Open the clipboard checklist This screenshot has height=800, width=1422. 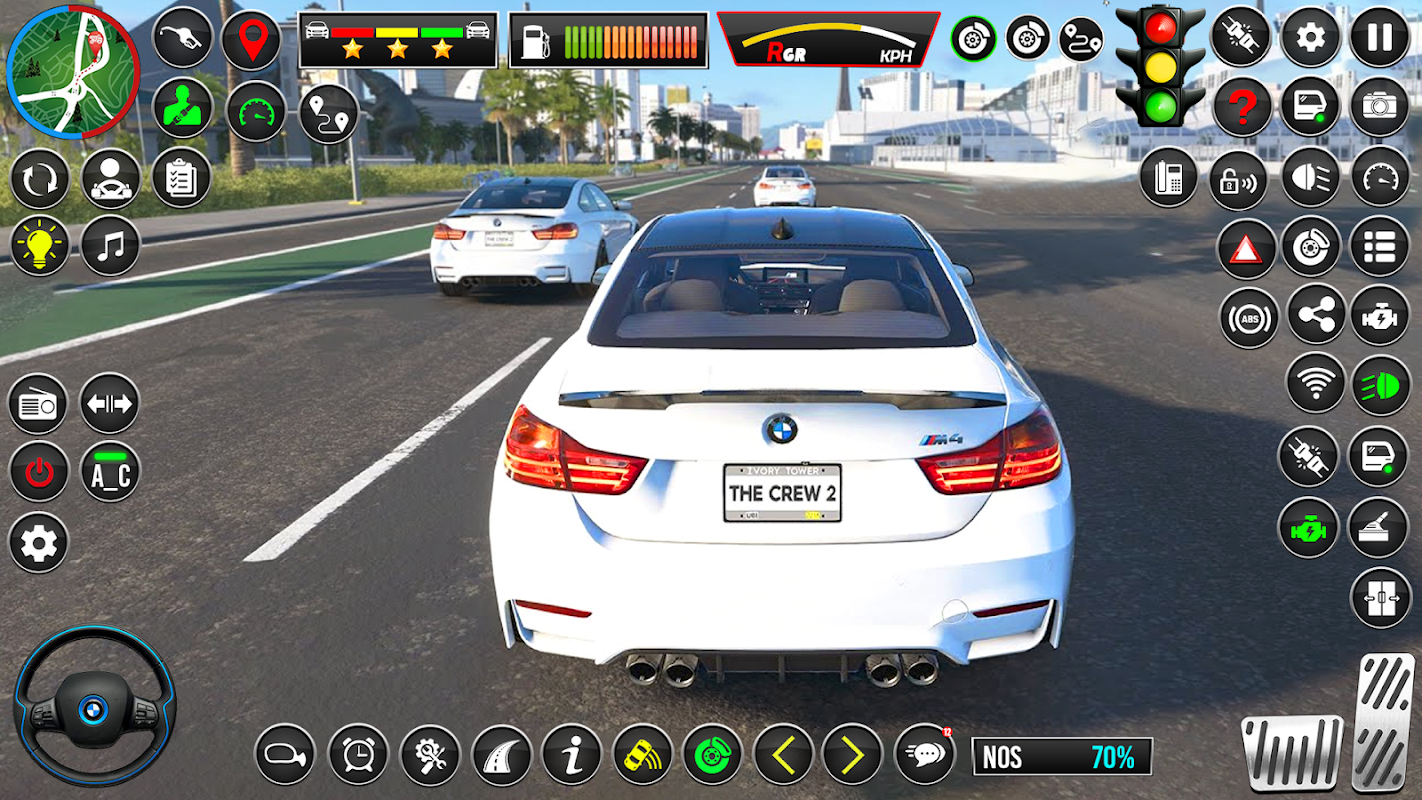181,179
